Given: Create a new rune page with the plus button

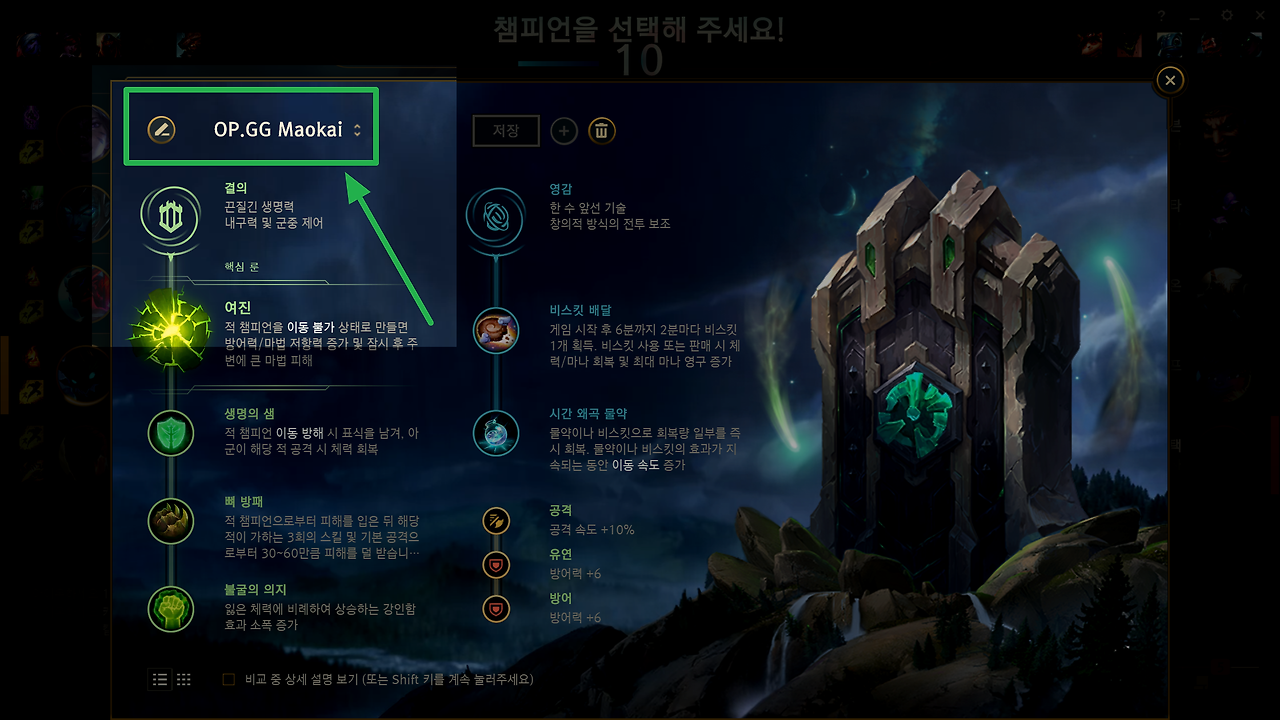Looking at the screenshot, I should tap(563, 131).
